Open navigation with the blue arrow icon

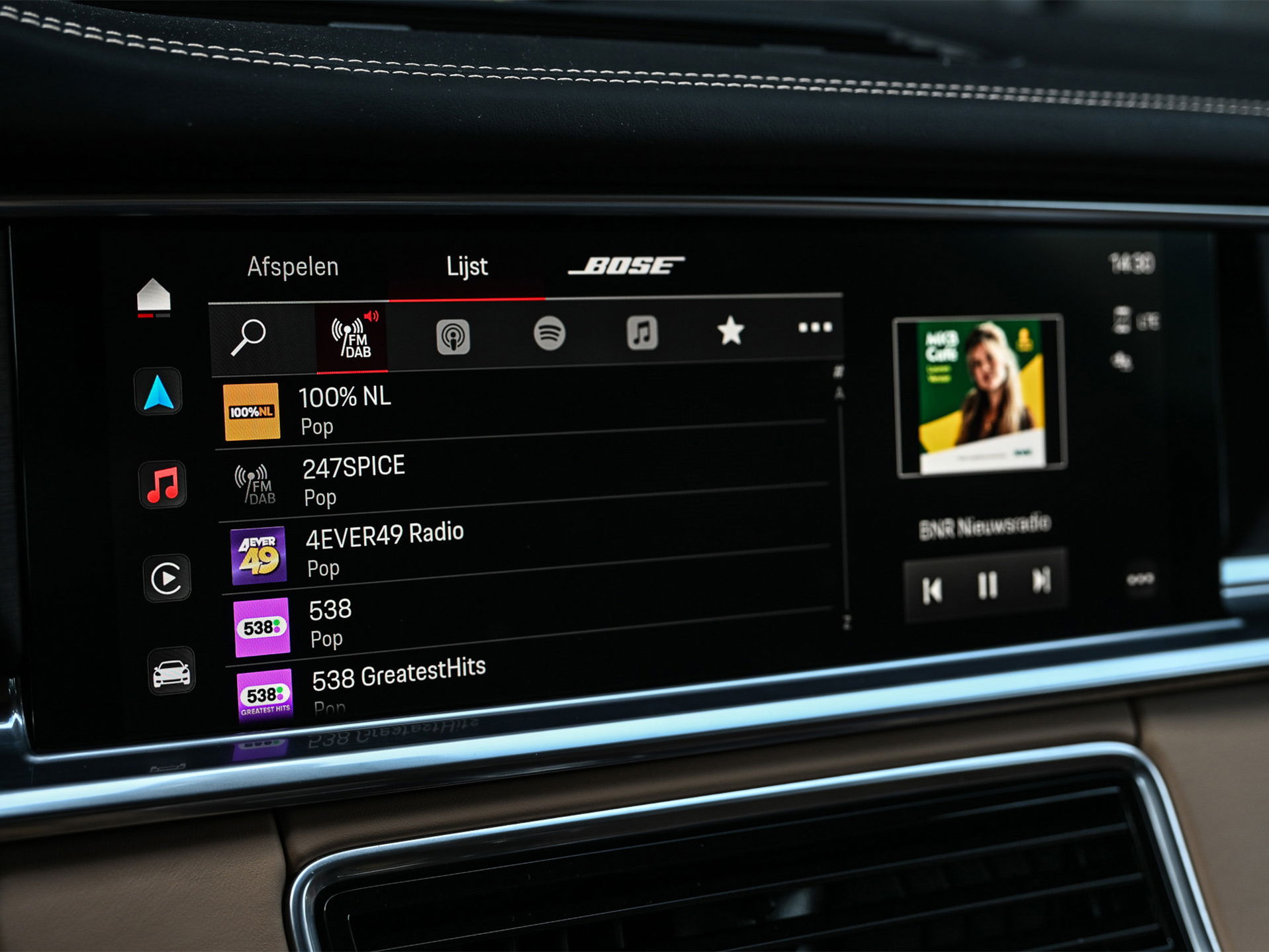click(x=159, y=393)
